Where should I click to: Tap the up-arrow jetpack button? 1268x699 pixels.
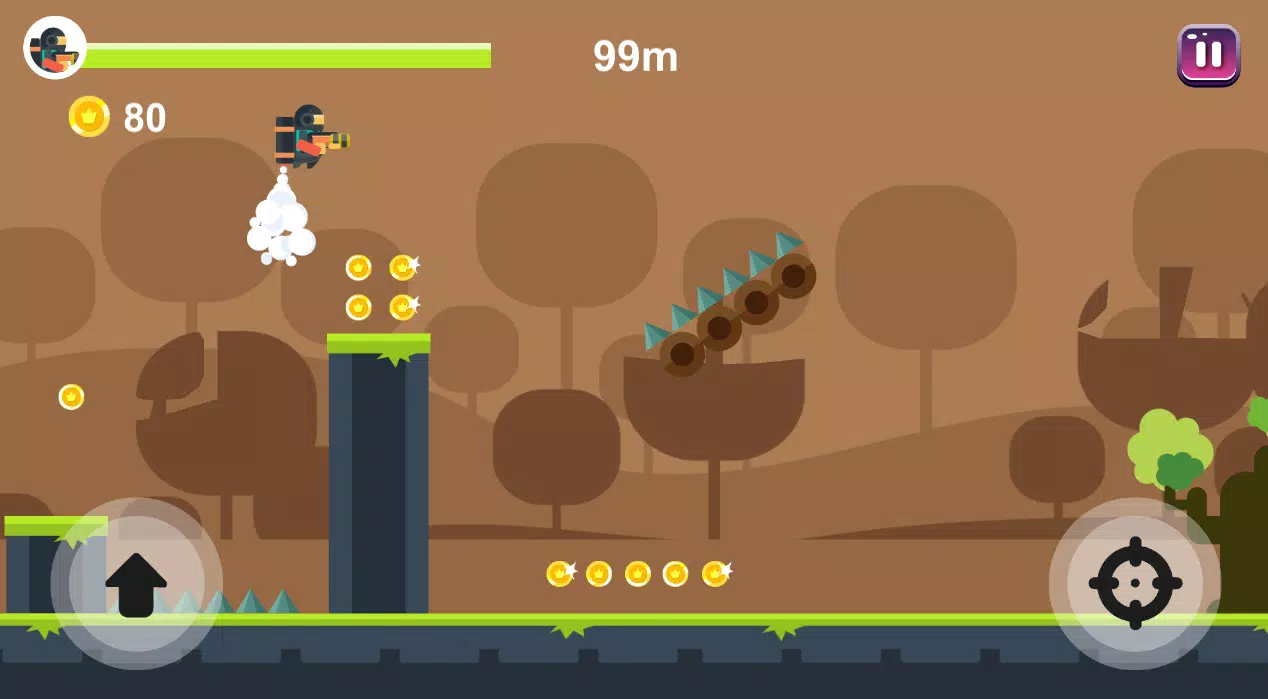(136, 583)
